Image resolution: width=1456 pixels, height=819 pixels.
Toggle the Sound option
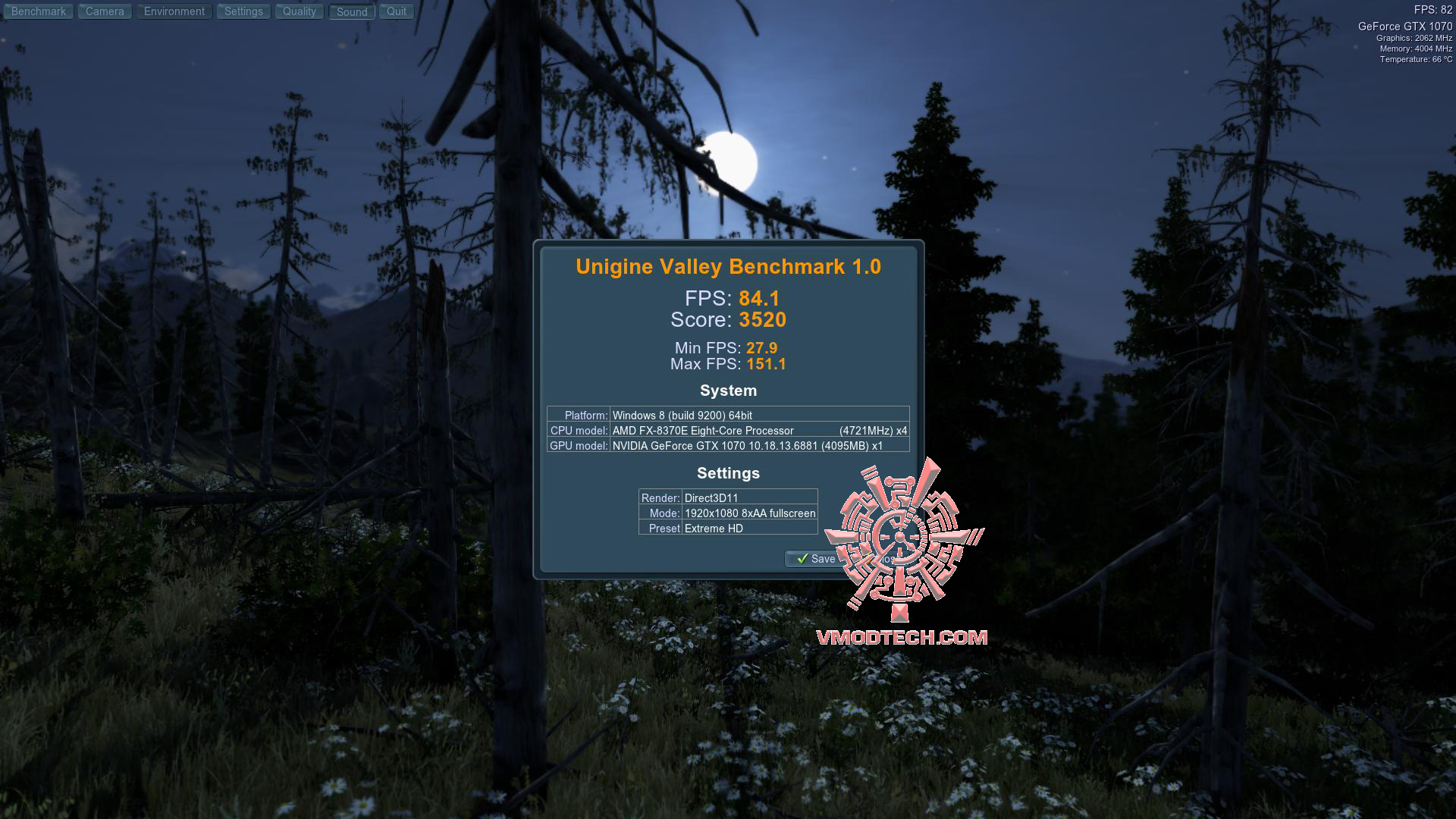(x=350, y=11)
